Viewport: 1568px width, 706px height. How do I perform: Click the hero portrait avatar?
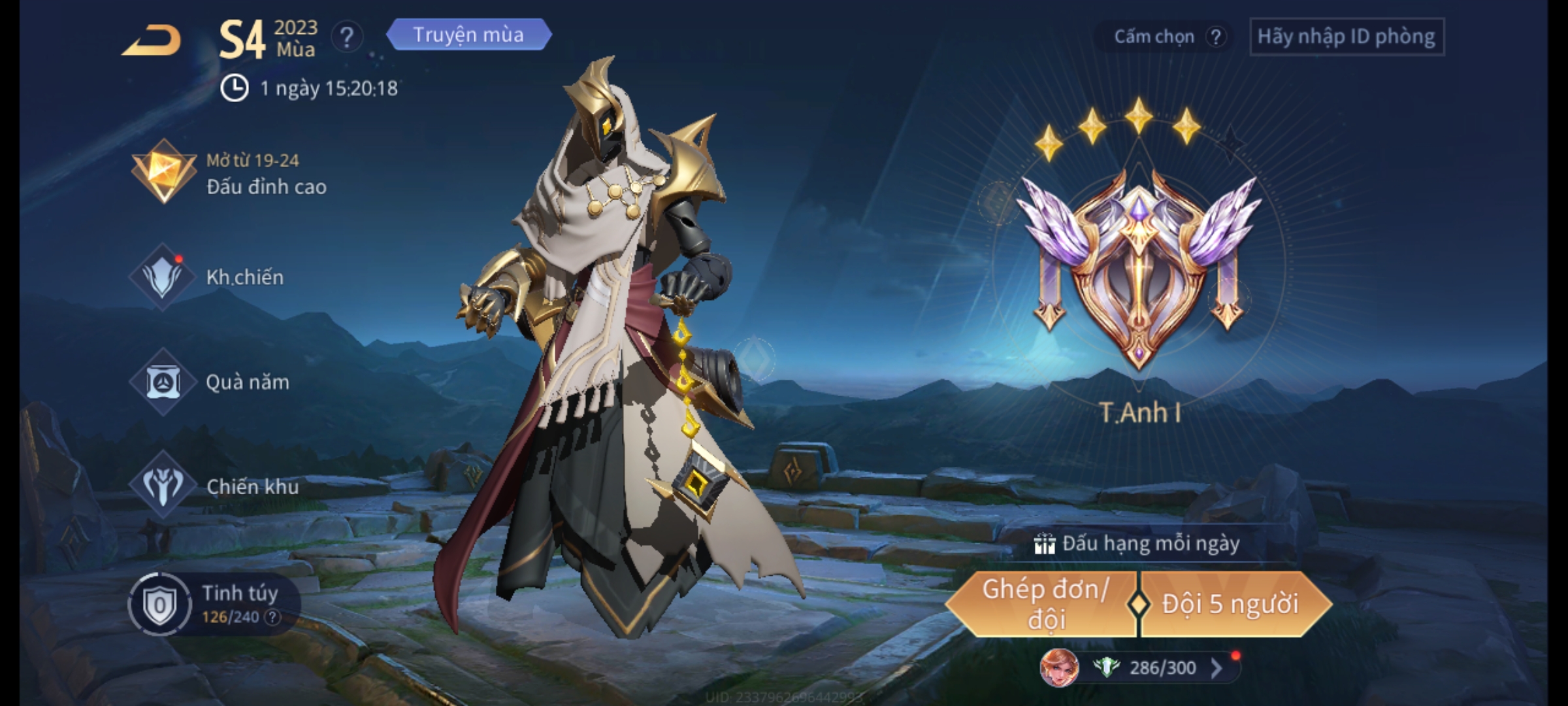click(x=1059, y=668)
